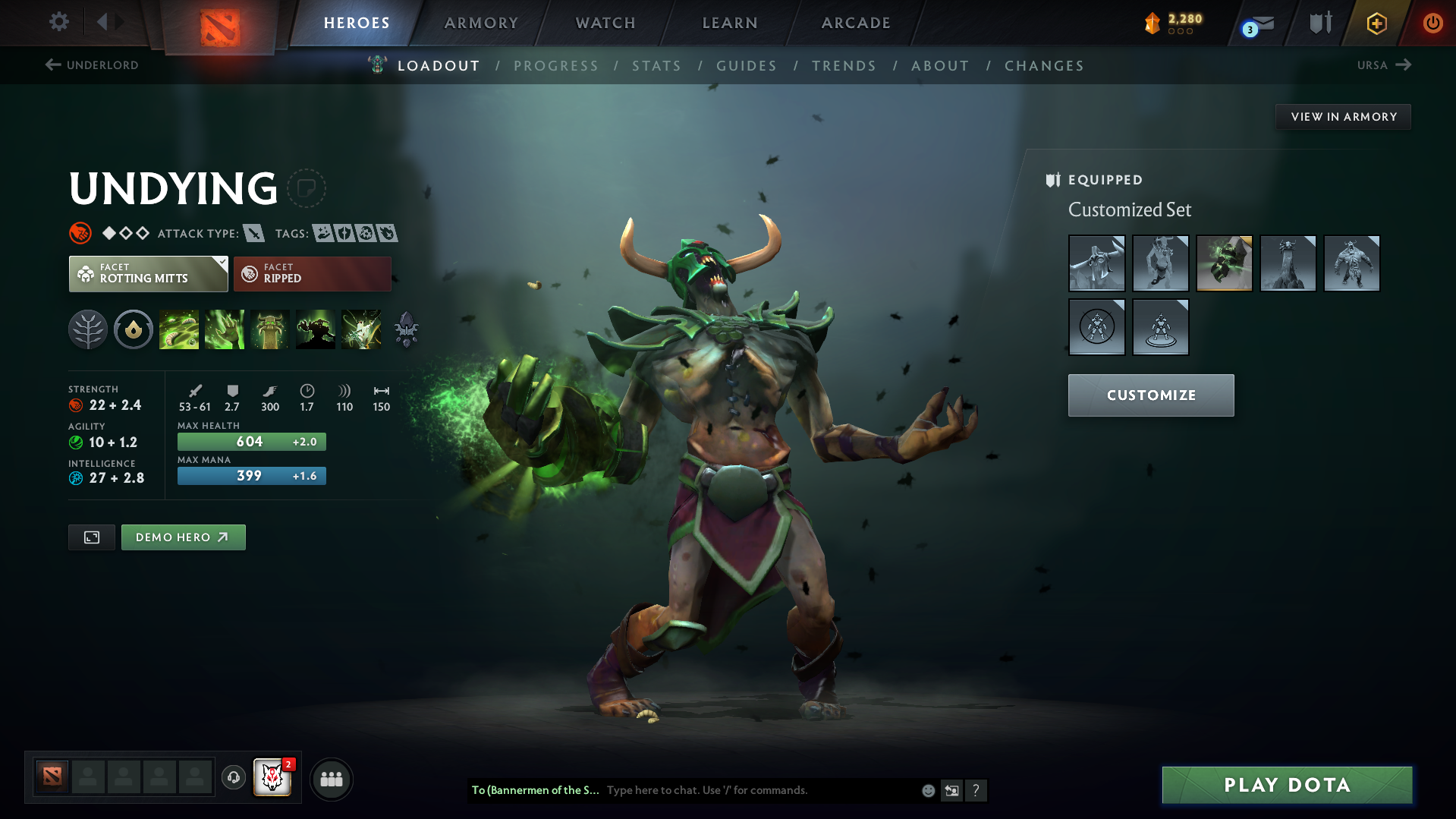Open the Decay ability icon
Viewport: 1456px width, 819px height.
[x=179, y=329]
